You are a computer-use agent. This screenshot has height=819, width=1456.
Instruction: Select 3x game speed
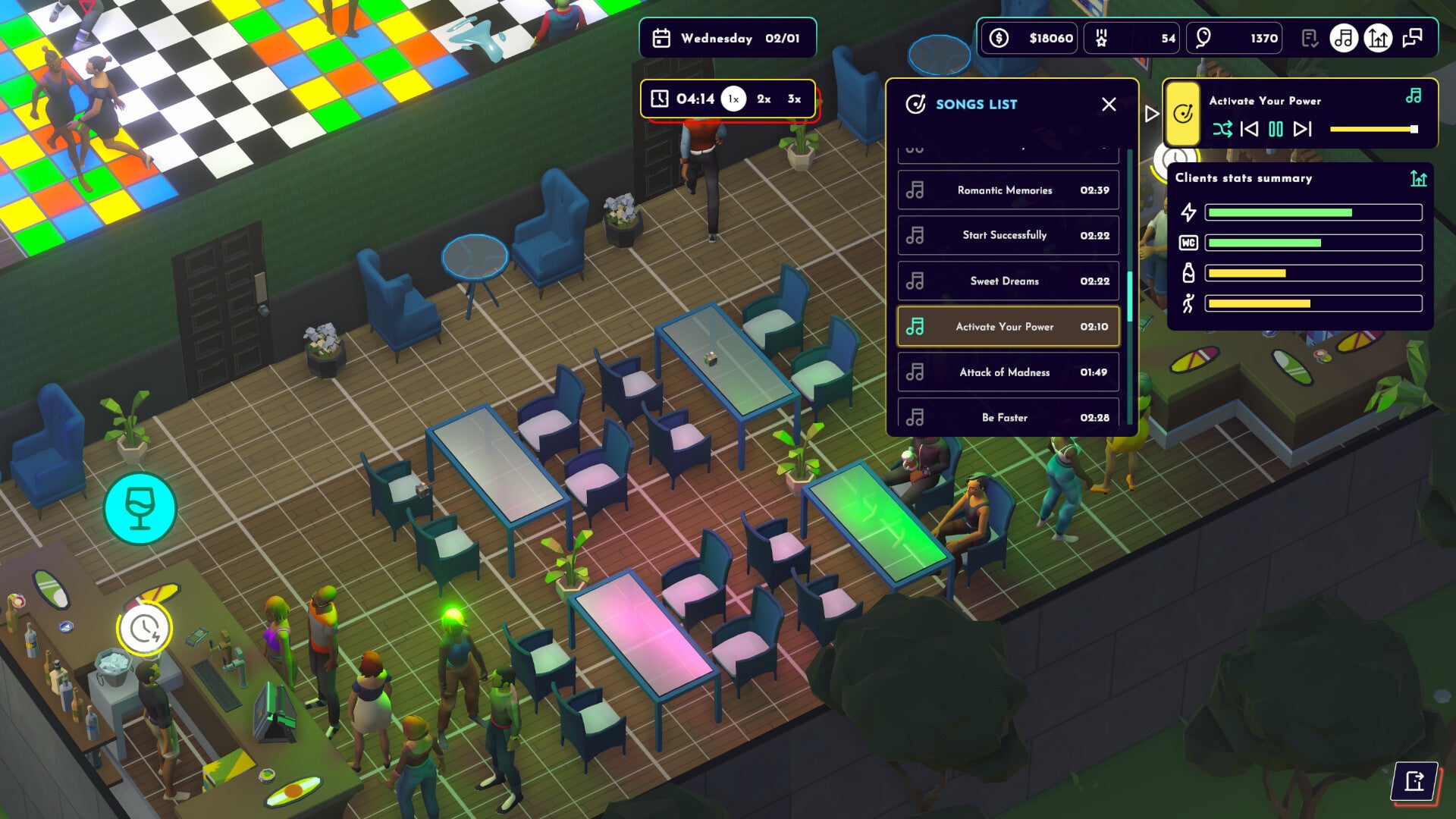point(793,98)
